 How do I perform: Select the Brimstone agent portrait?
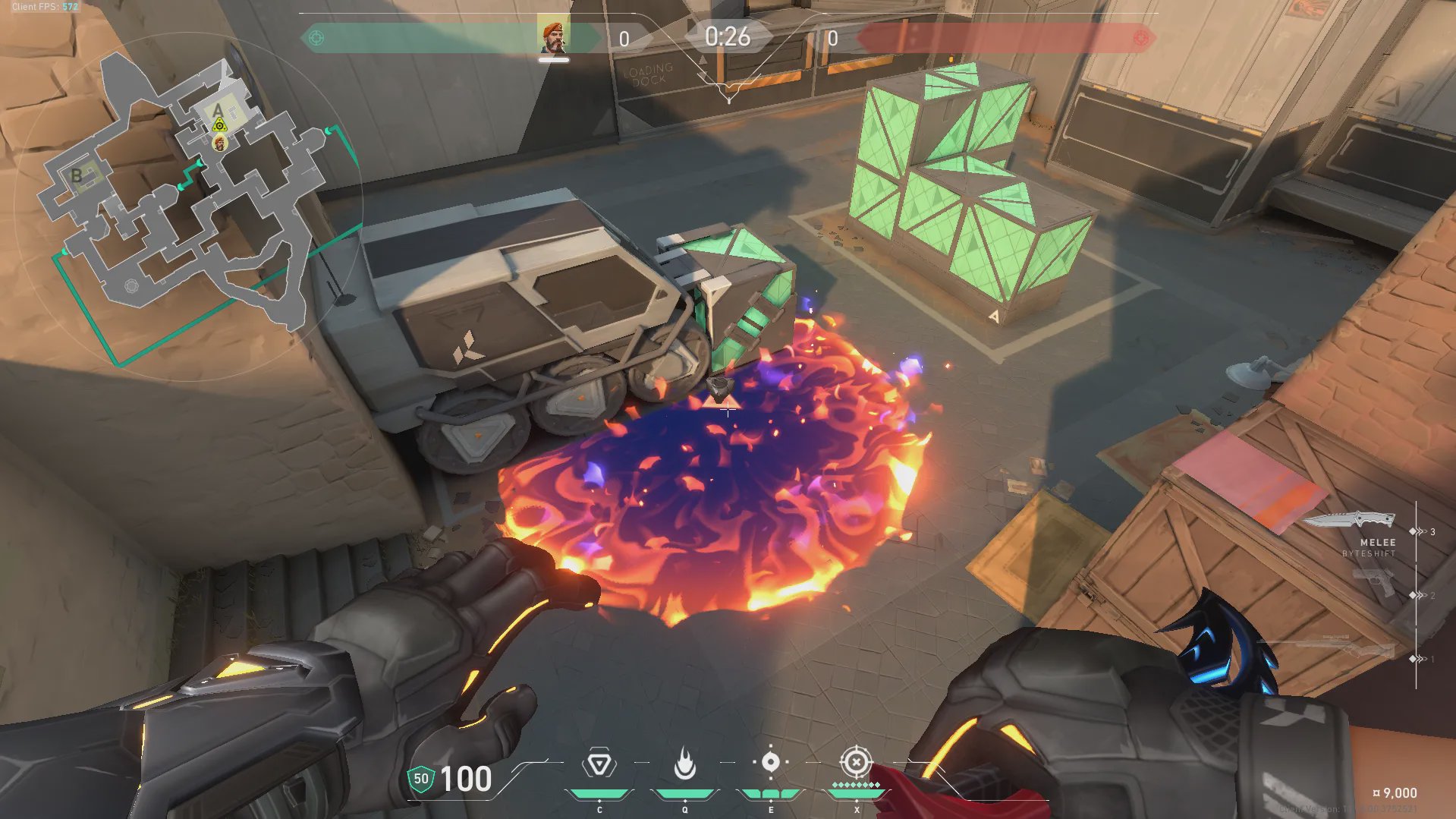554,37
